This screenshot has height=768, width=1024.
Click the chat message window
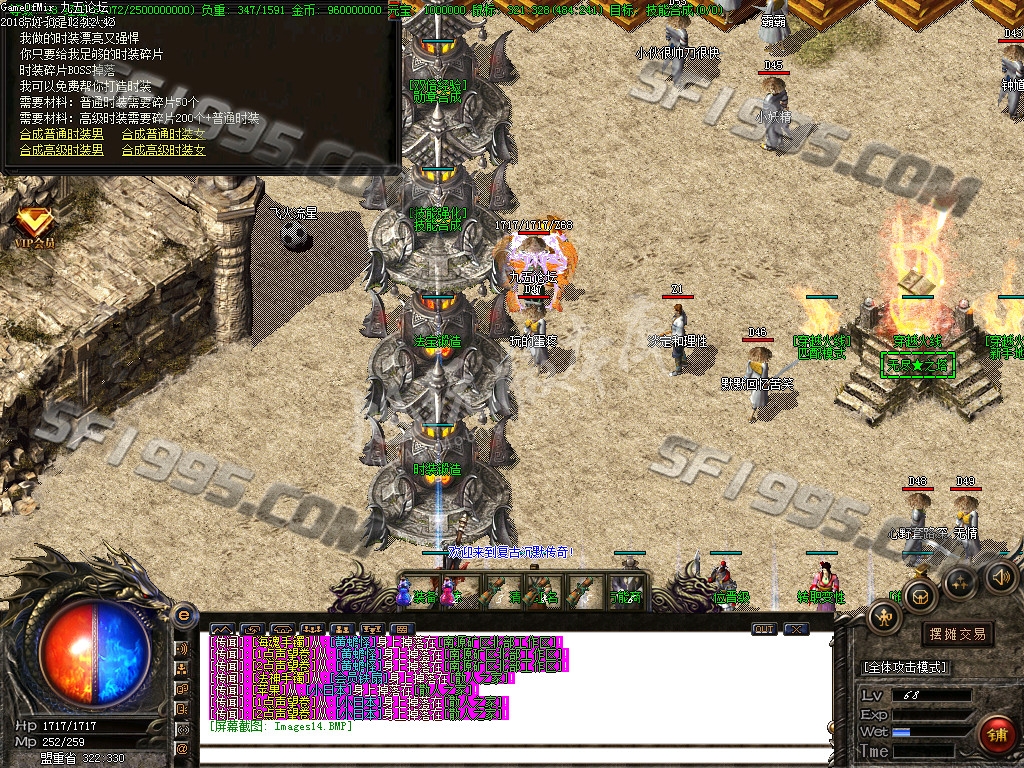(x=515, y=690)
